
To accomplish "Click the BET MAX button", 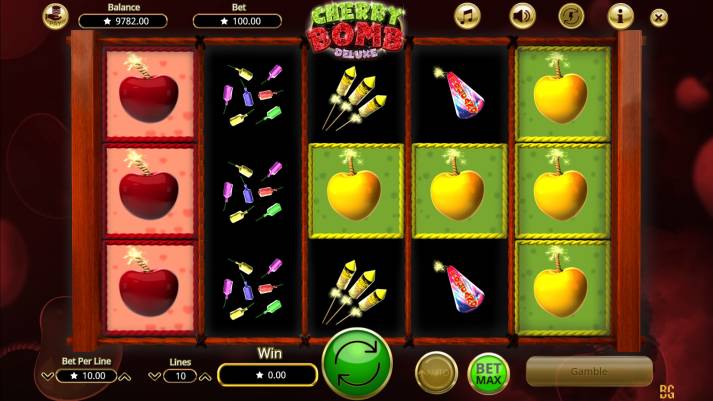I will pyautogui.click(x=488, y=373).
